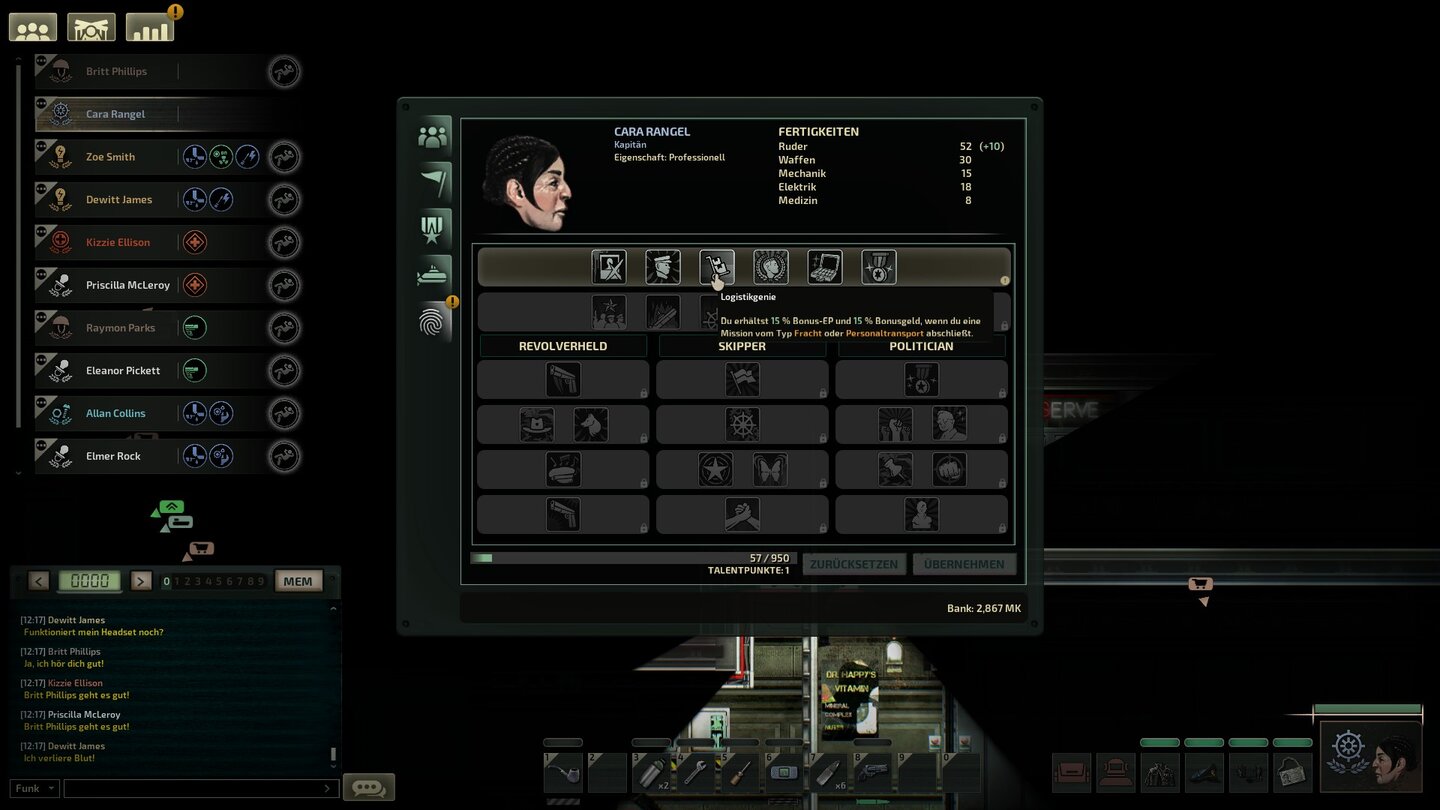Open the crew roster icon top left
The height and width of the screenshot is (810, 1440).
pos(32,26)
